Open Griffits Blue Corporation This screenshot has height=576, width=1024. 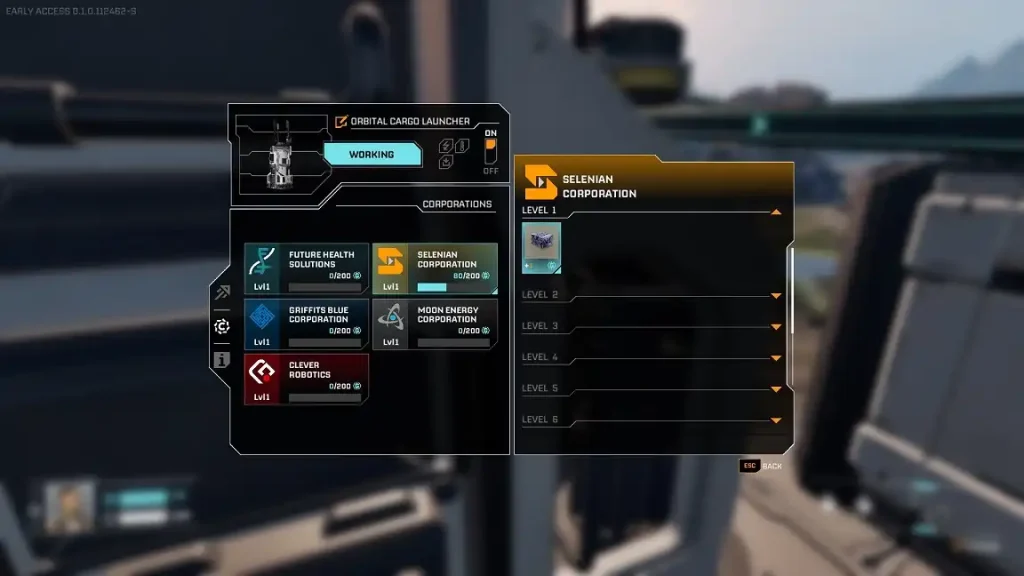pyautogui.click(x=306, y=324)
